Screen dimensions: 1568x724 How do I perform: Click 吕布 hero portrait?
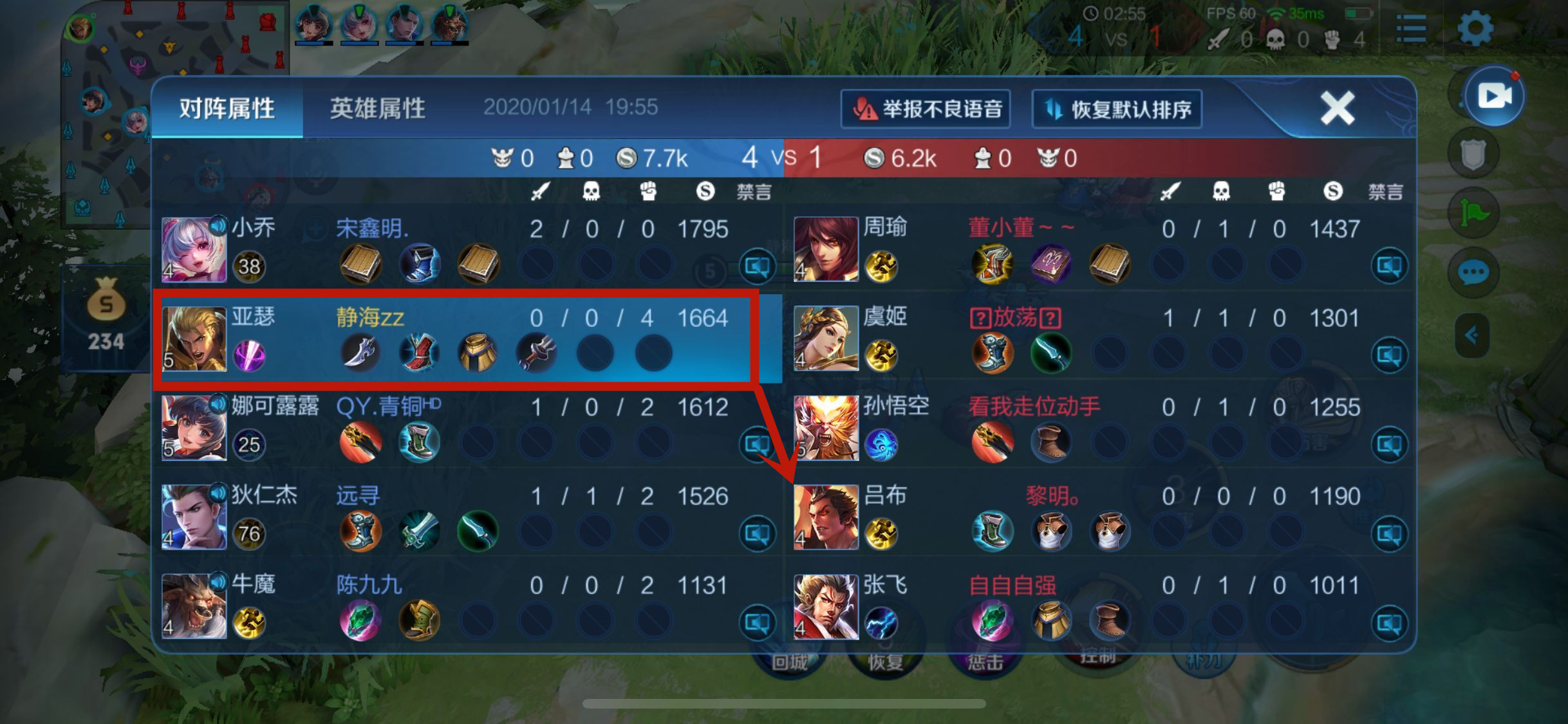click(826, 517)
